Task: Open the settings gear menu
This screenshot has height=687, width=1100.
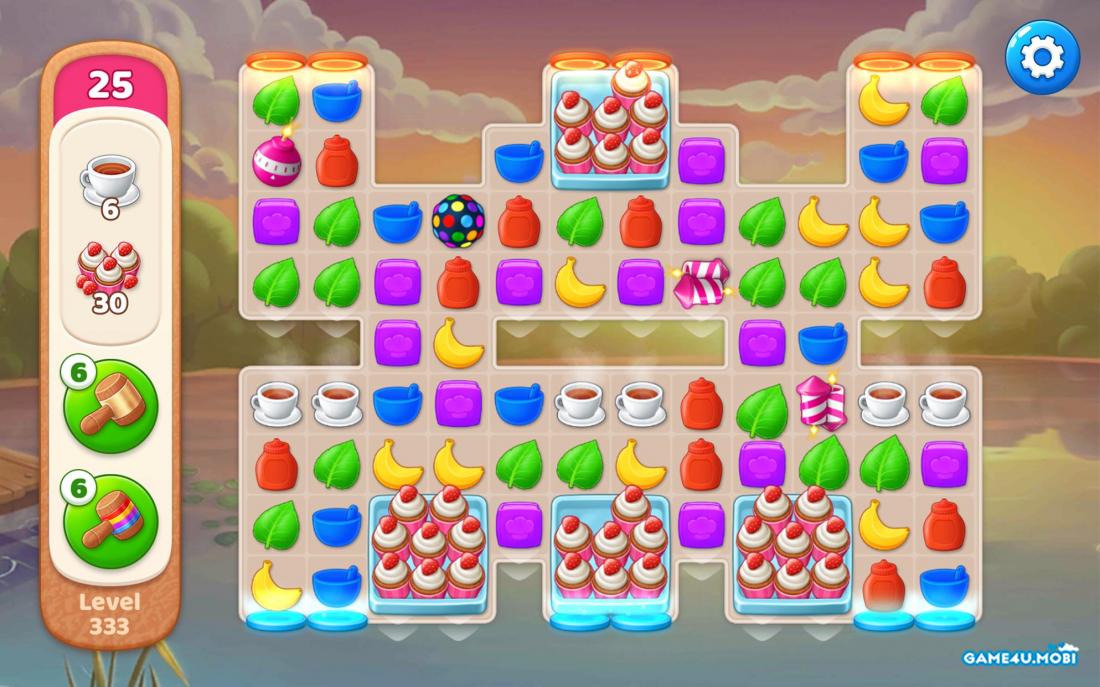Action: click(x=1042, y=58)
